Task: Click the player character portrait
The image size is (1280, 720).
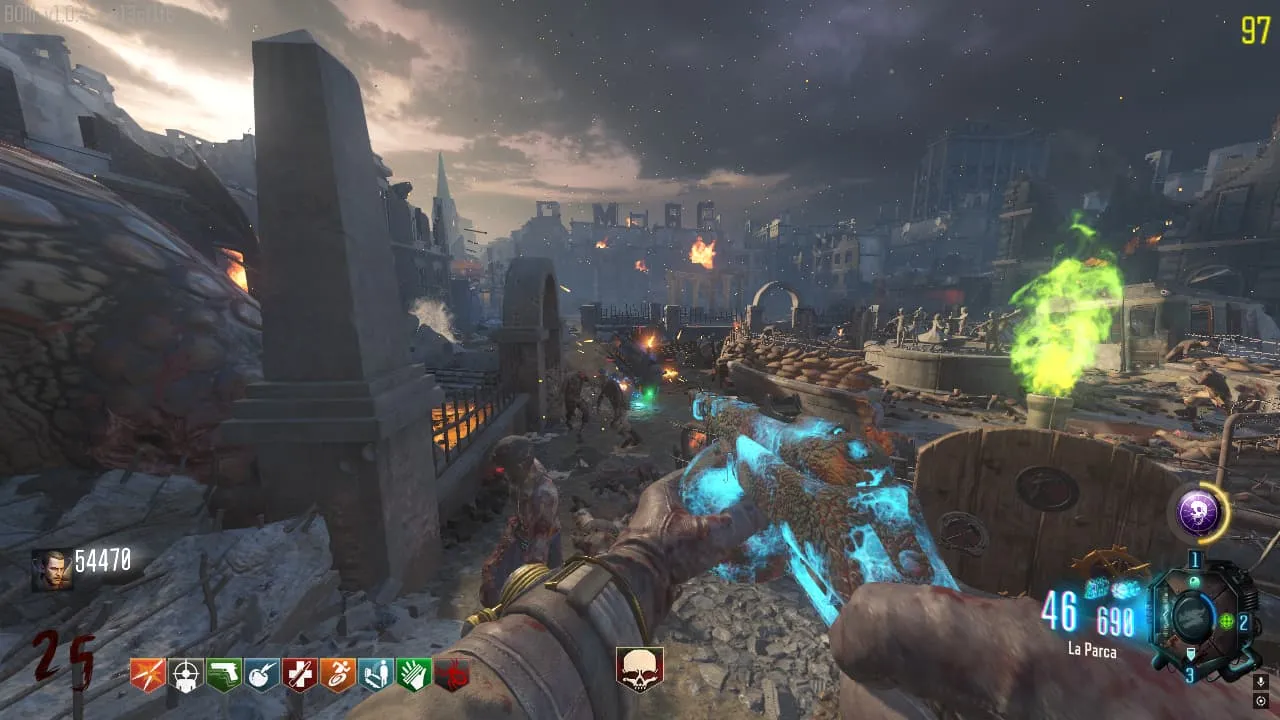Action: [51, 570]
